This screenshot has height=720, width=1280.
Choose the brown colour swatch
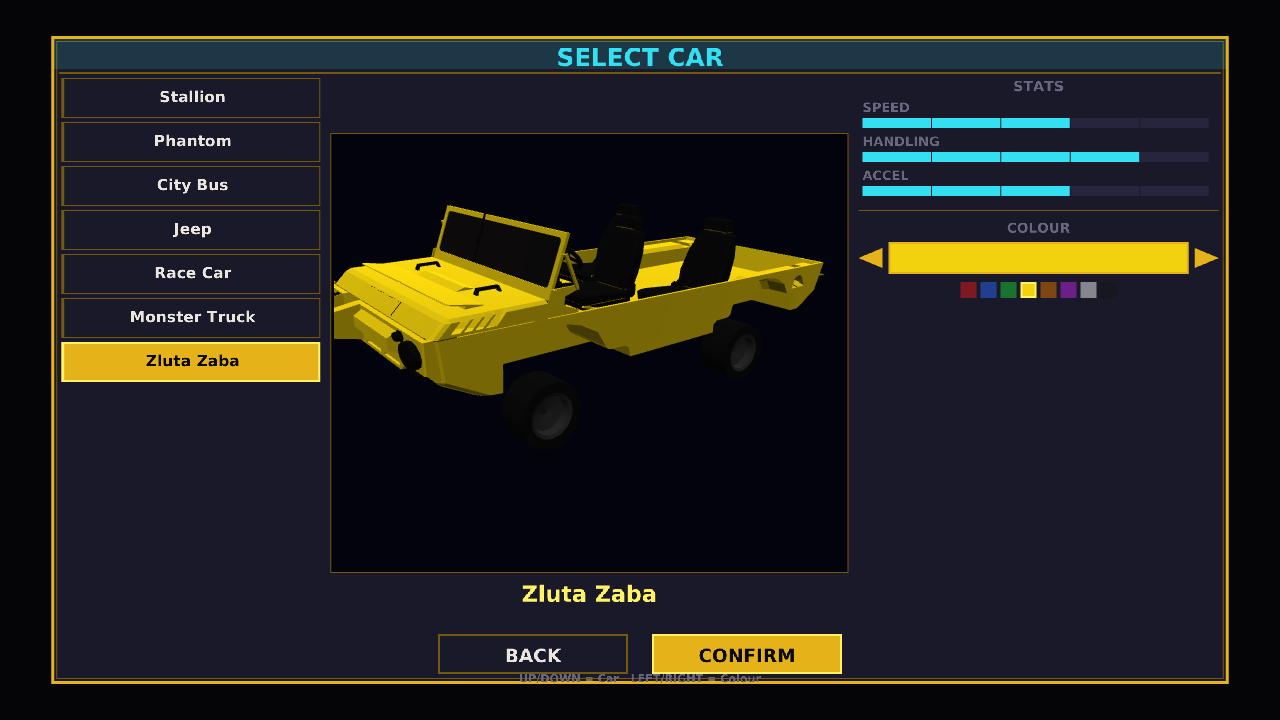tap(1048, 290)
